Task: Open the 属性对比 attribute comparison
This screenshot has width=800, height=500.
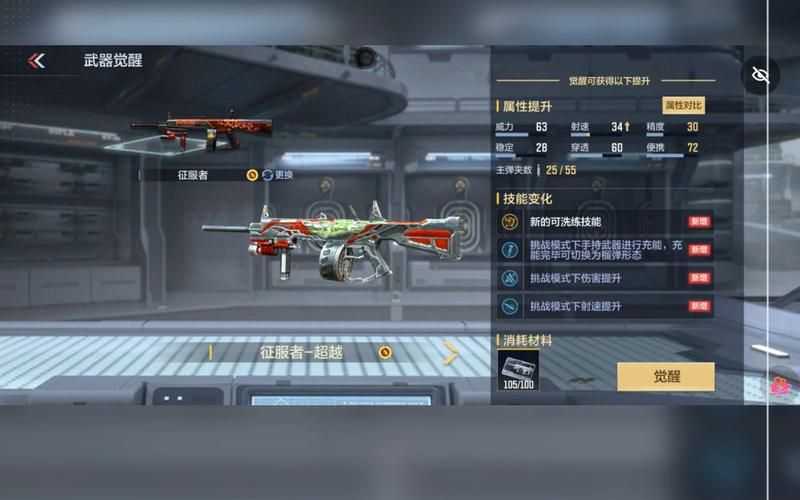Action: click(x=684, y=105)
